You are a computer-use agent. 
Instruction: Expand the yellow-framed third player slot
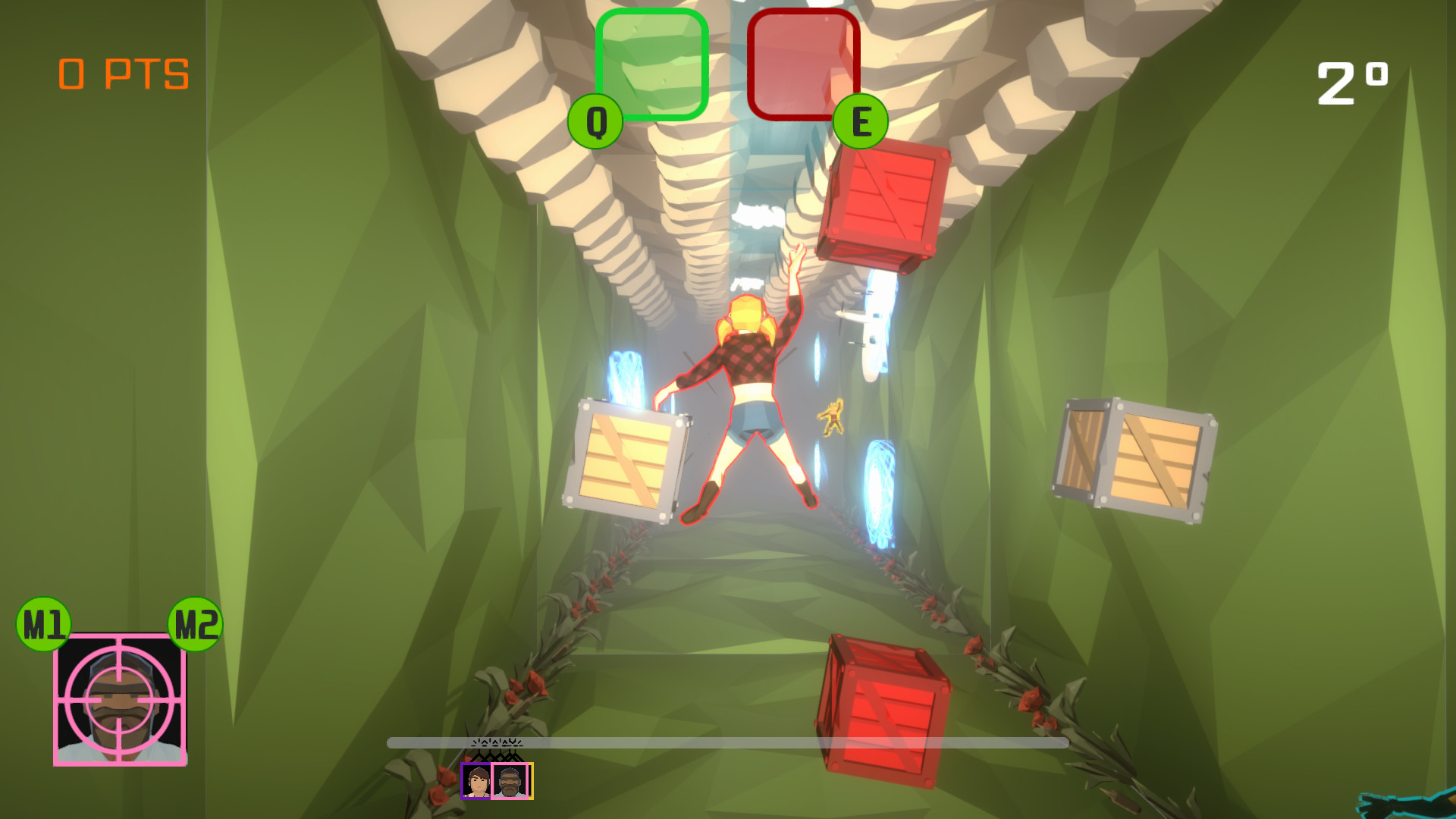tap(531, 781)
